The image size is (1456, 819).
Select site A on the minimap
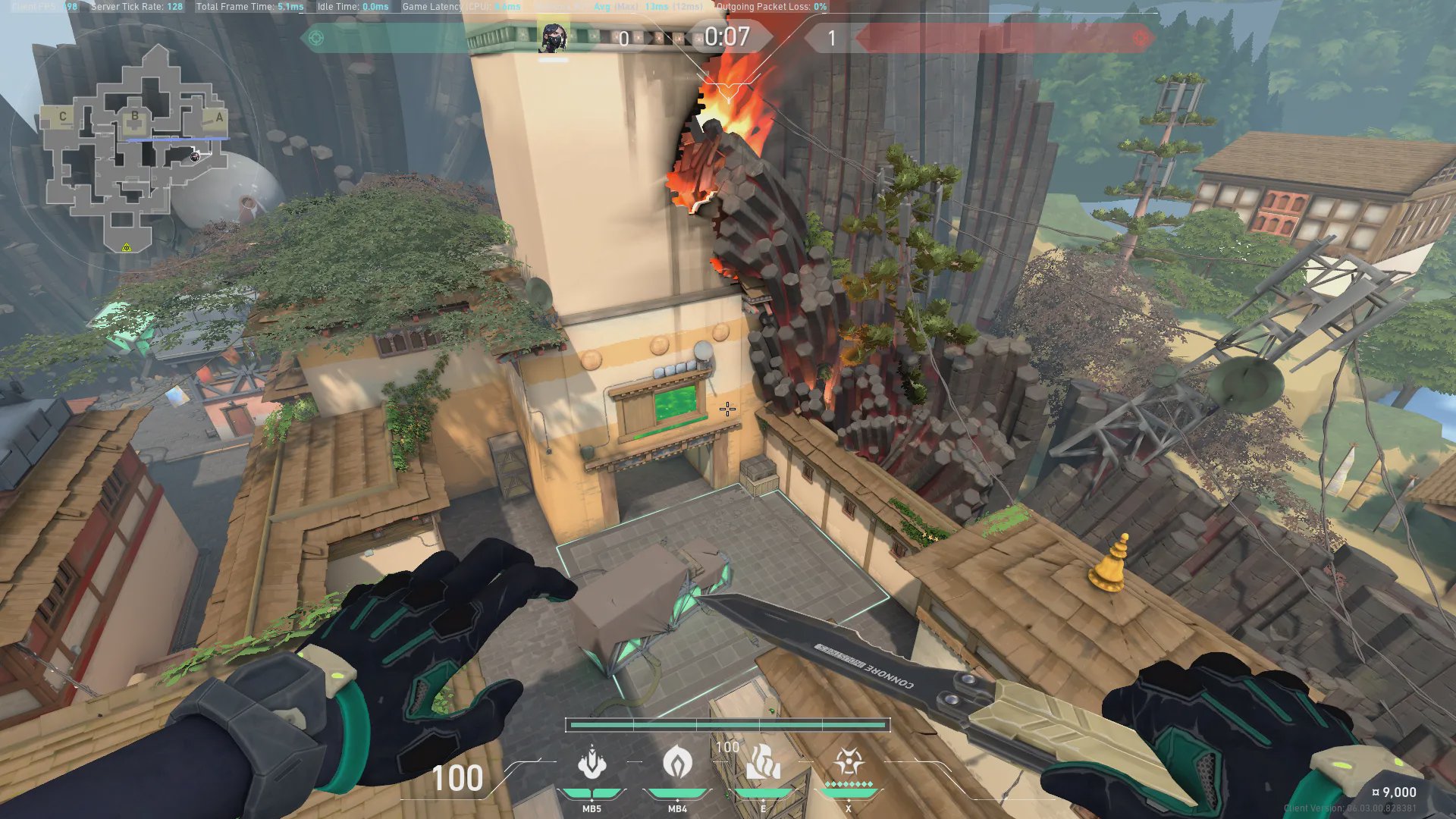[219, 118]
